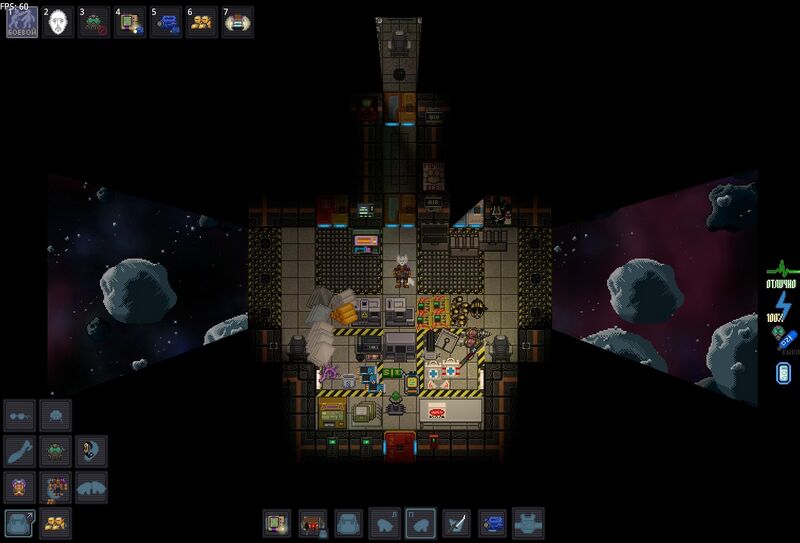This screenshot has height=543, width=800.
Task: Open the empty ear headset slot
Action: point(91,450)
